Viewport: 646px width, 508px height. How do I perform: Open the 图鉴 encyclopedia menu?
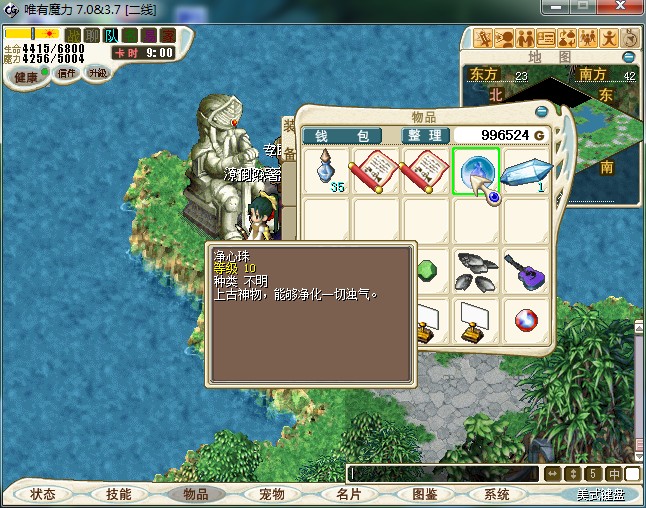click(424, 494)
